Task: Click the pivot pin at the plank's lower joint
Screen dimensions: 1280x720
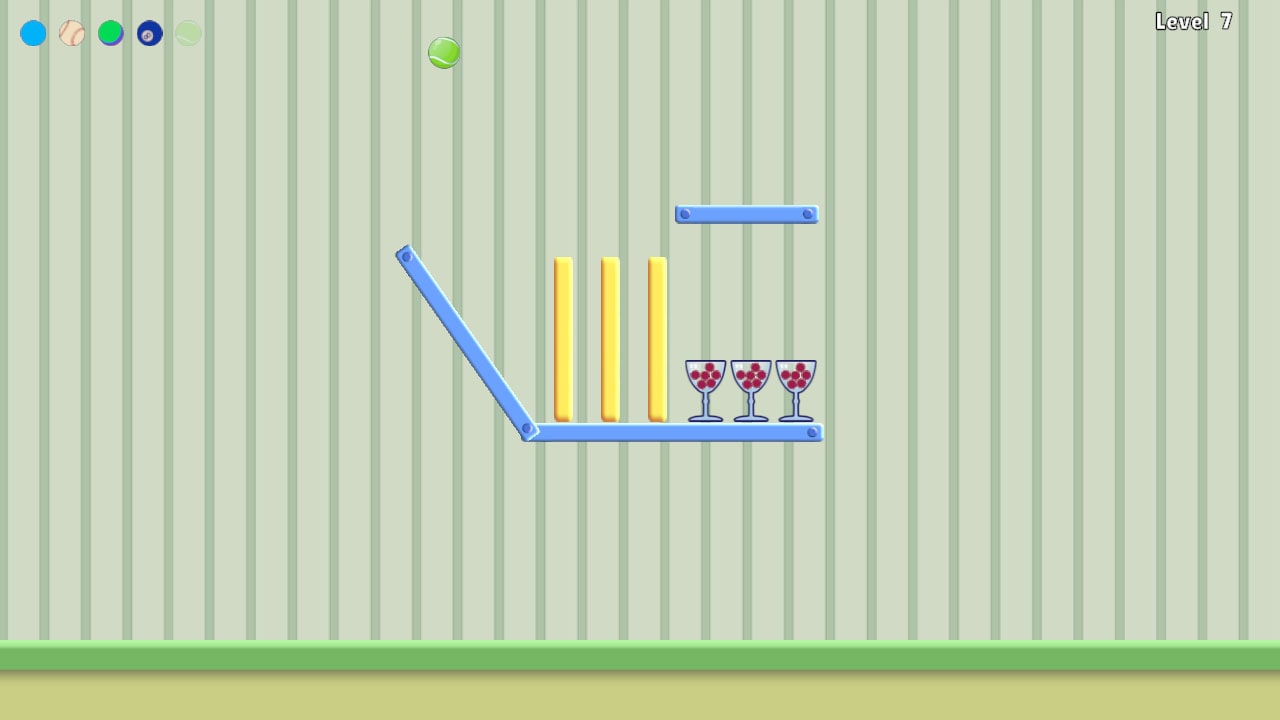Action: tap(528, 428)
